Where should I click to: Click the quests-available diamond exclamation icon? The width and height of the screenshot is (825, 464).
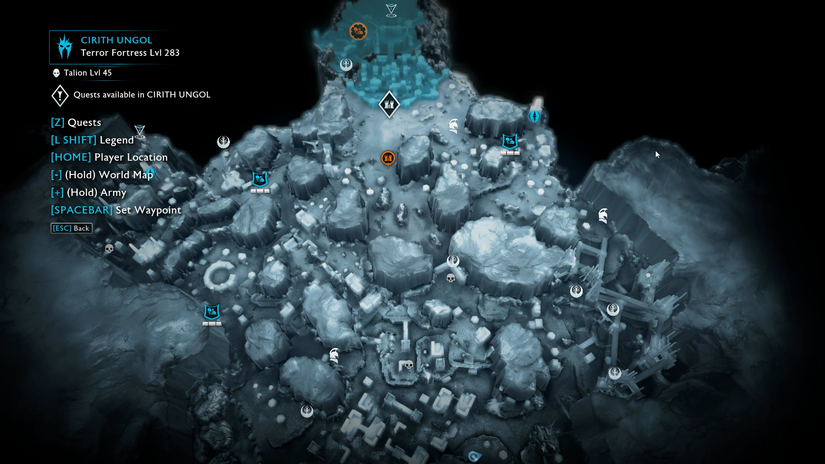[59, 95]
